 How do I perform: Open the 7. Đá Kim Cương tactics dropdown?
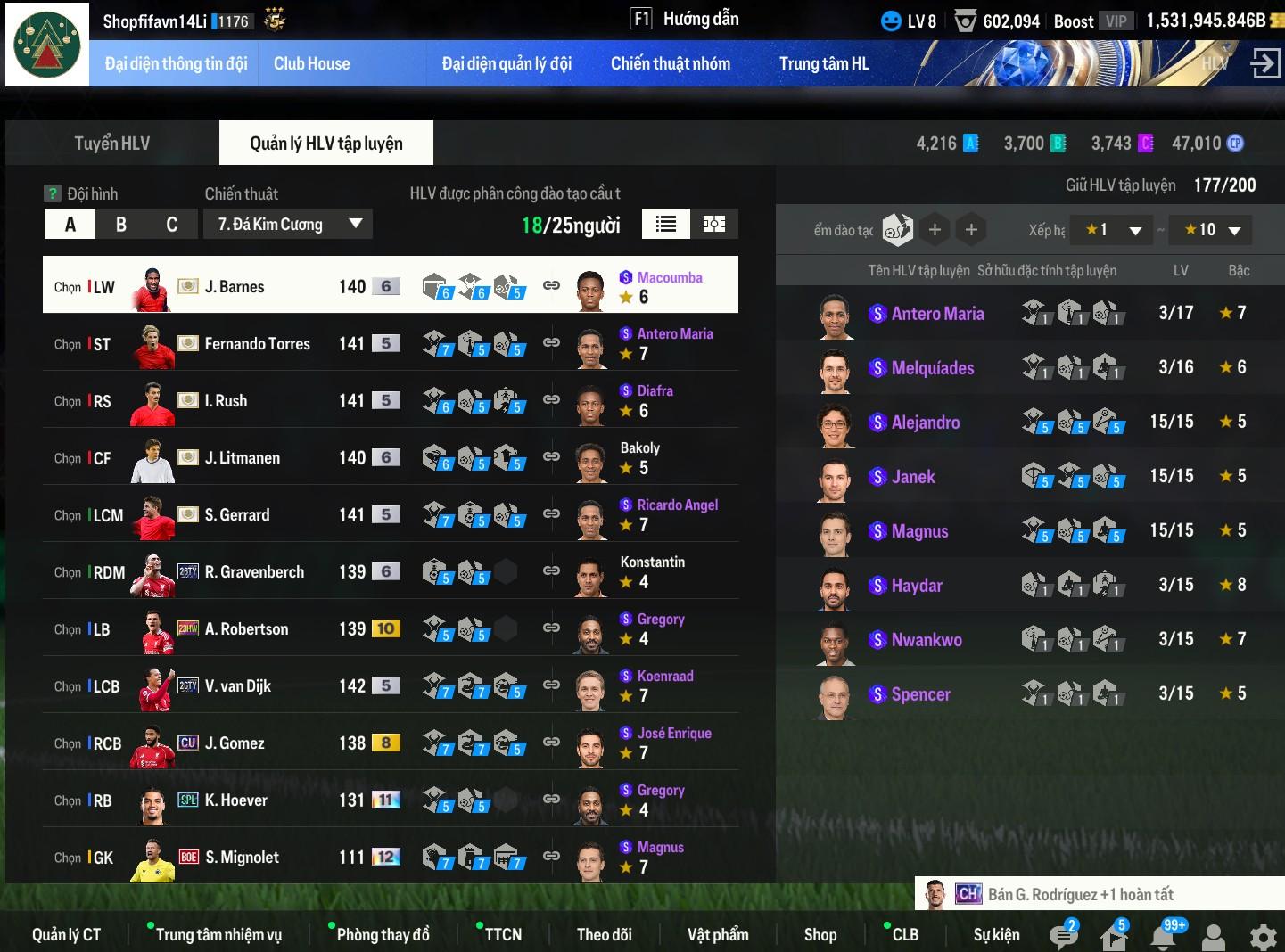pyautogui.click(x=288, y=225)
